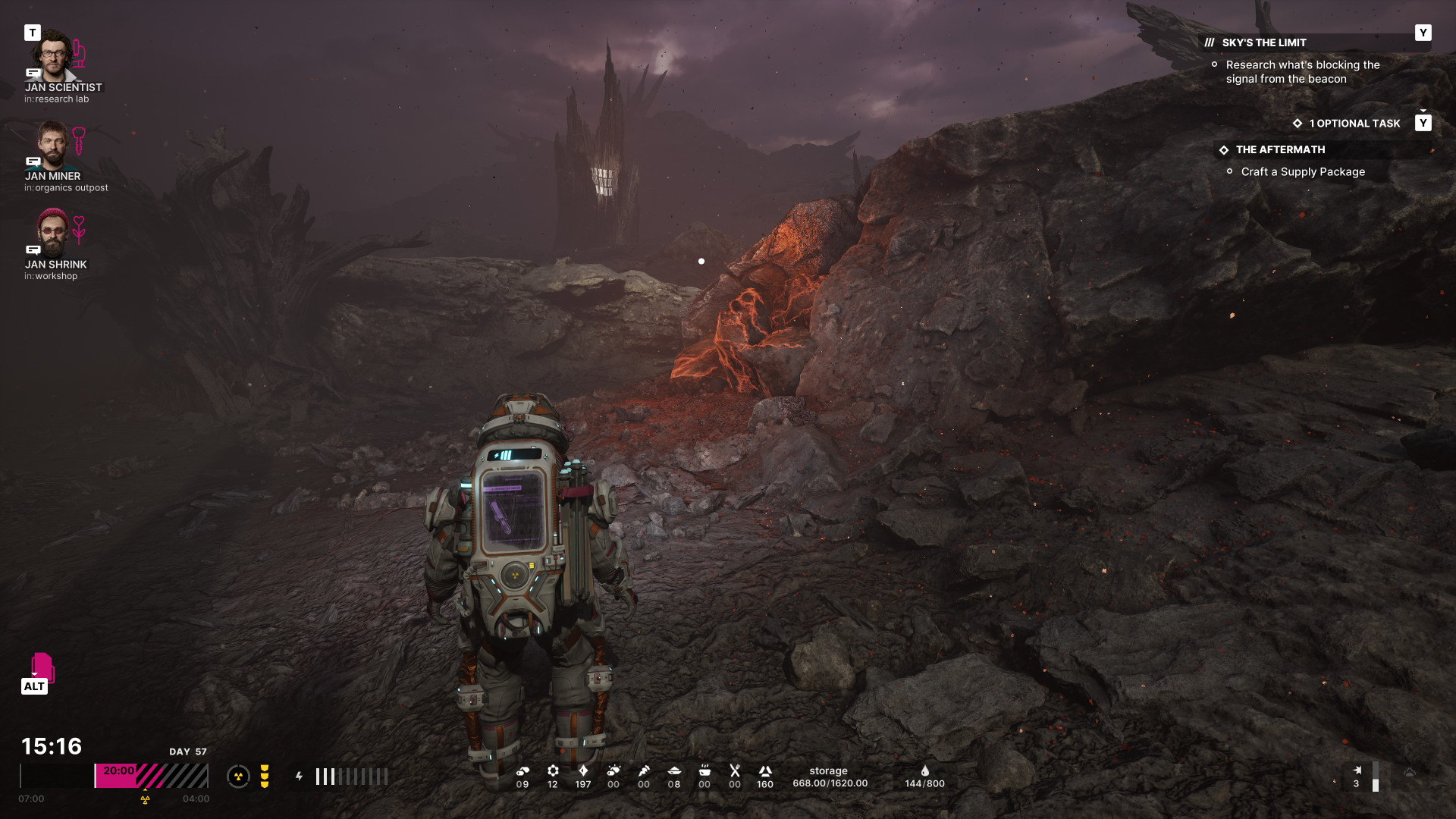Select the Jan Shrink portrait
The width and height of the screenshot is (1456, 819).
click(52, 232)
